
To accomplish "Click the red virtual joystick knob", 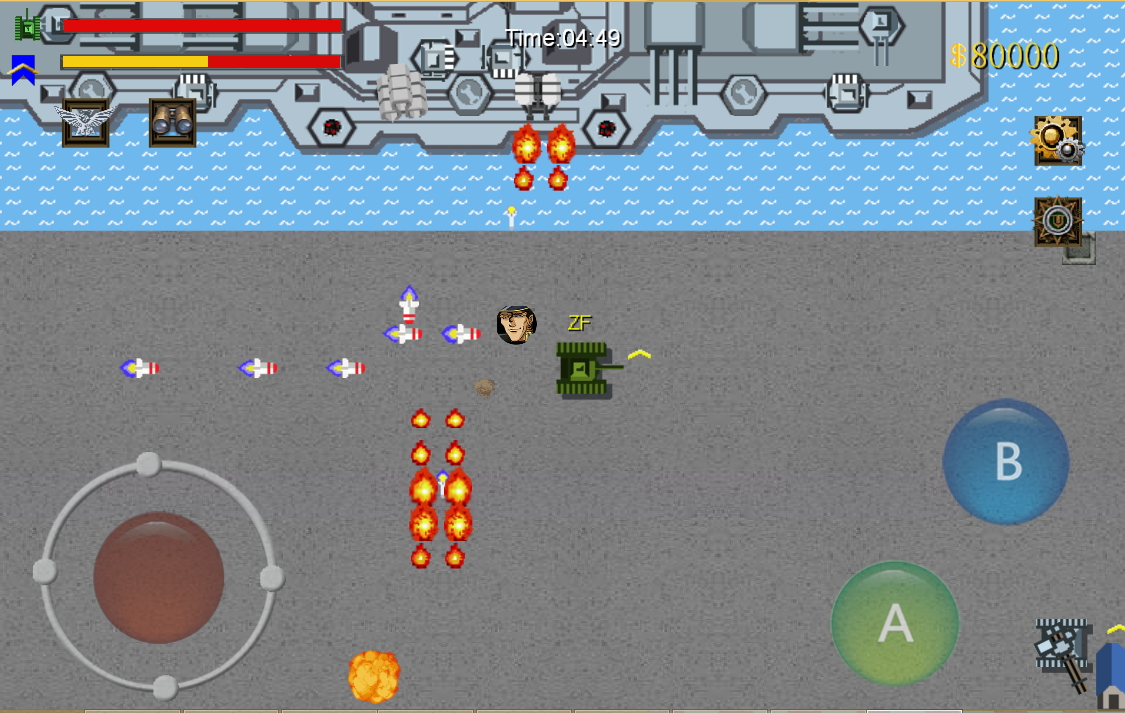I will click(158, 577).
